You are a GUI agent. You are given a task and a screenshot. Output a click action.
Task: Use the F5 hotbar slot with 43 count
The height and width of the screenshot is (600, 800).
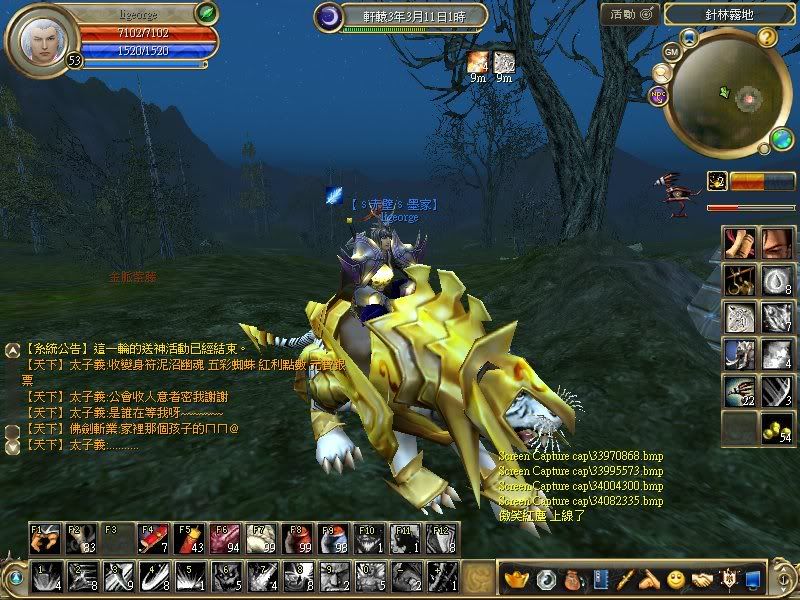coord(189,539)
